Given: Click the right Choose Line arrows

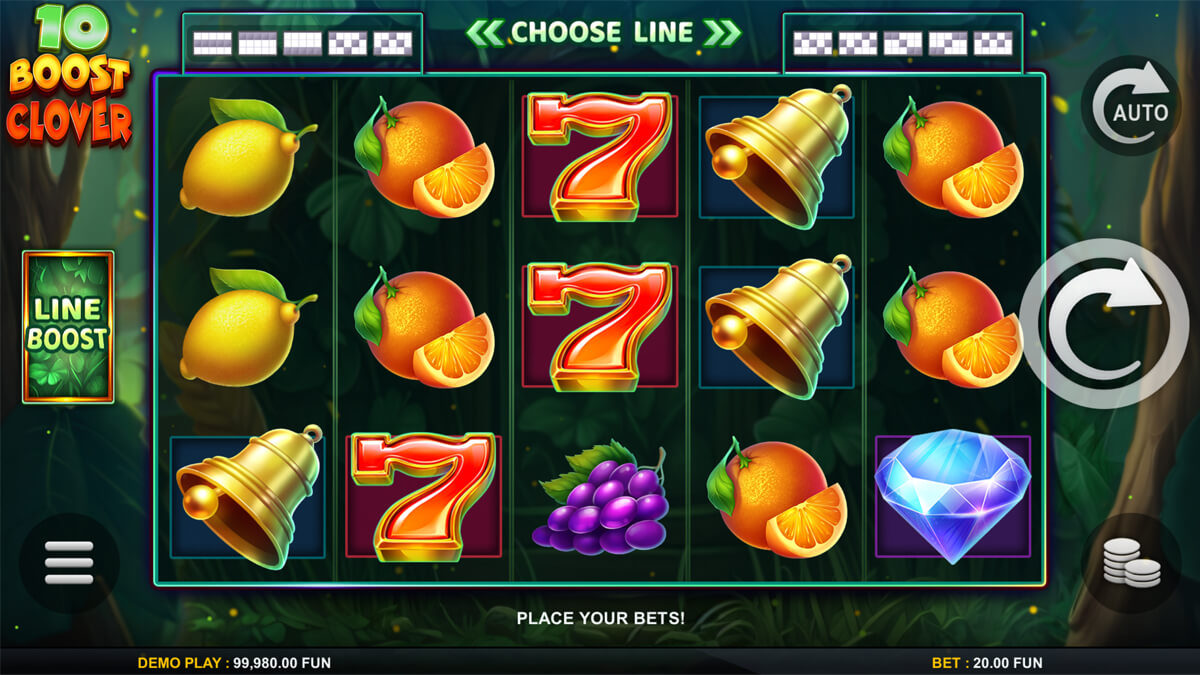Looking at the screenshot, I should point(721,33).
